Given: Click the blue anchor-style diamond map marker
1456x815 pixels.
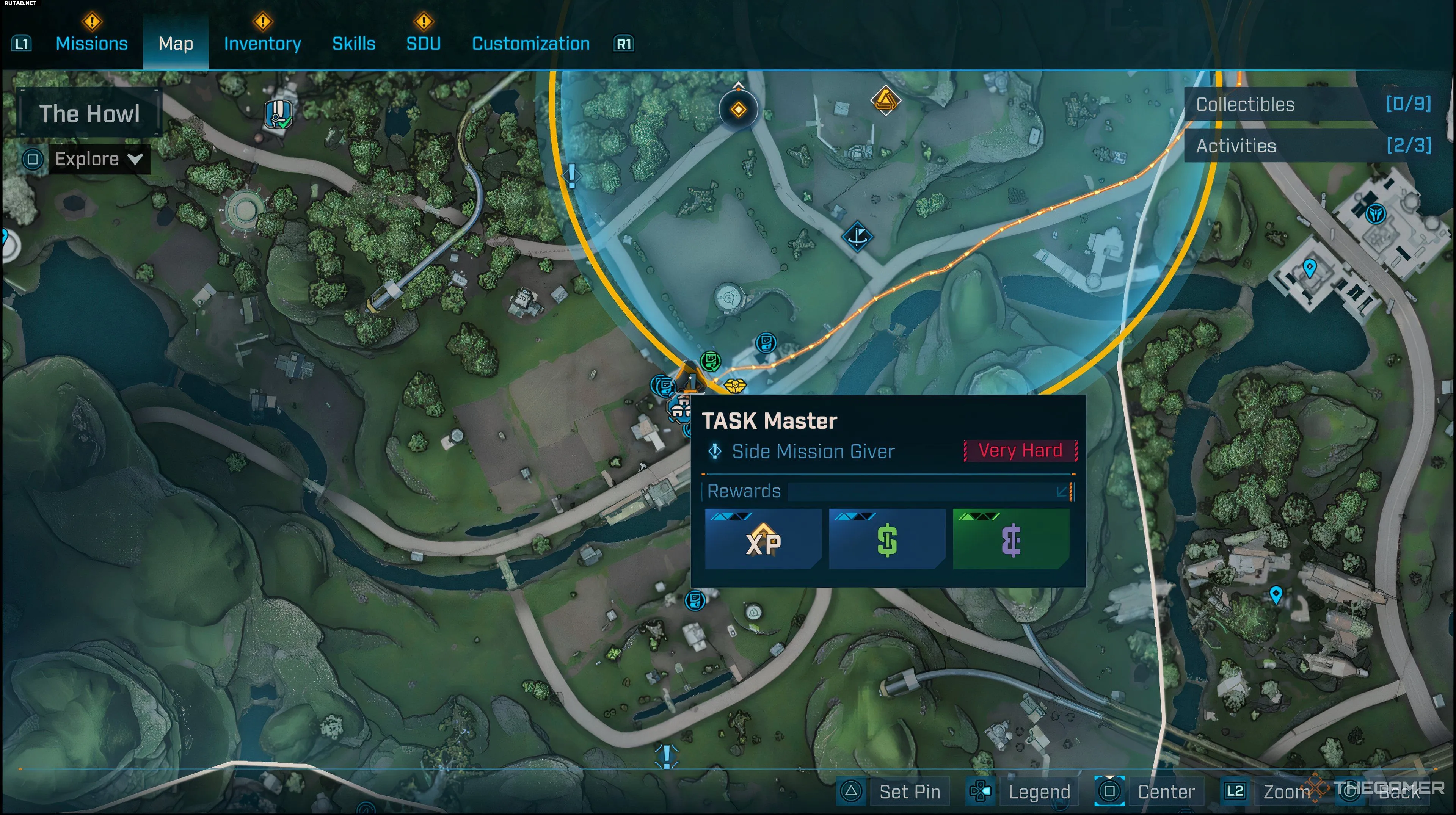Looking at the screenshot, I should point(857,236).
